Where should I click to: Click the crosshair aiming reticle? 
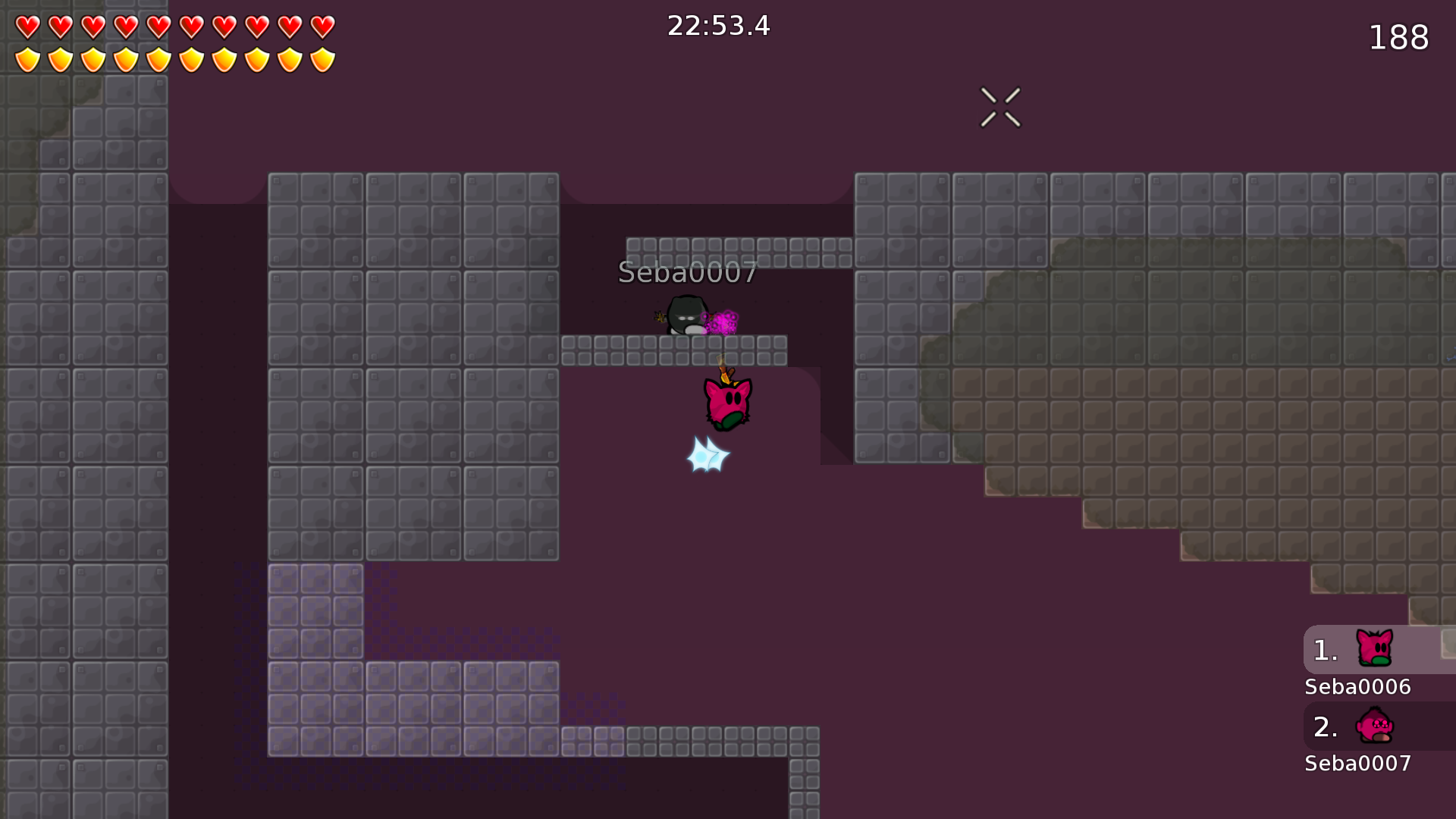[x=1000, y=106]
